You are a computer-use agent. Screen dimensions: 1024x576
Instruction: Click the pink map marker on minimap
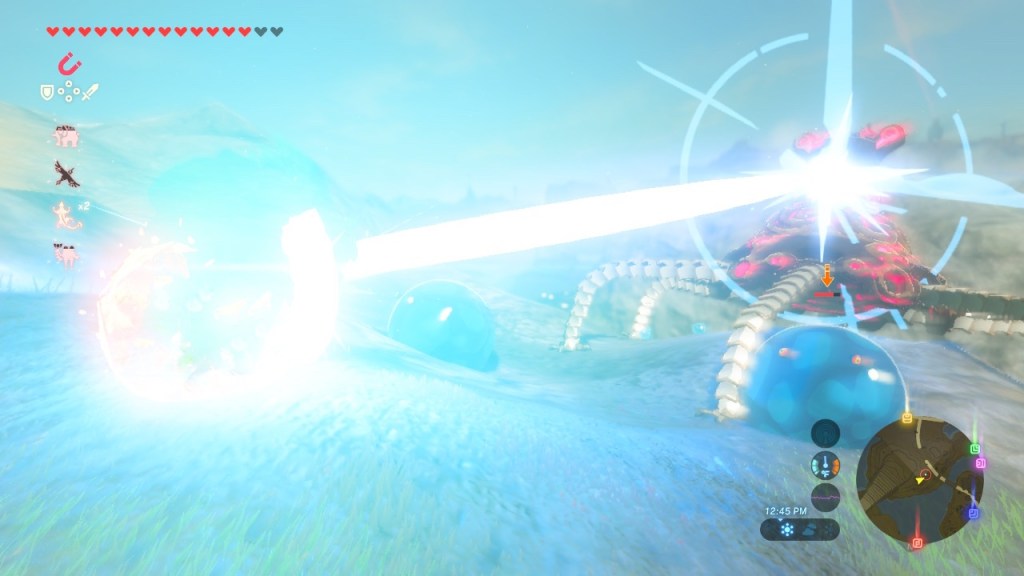[x=981, y=463]
